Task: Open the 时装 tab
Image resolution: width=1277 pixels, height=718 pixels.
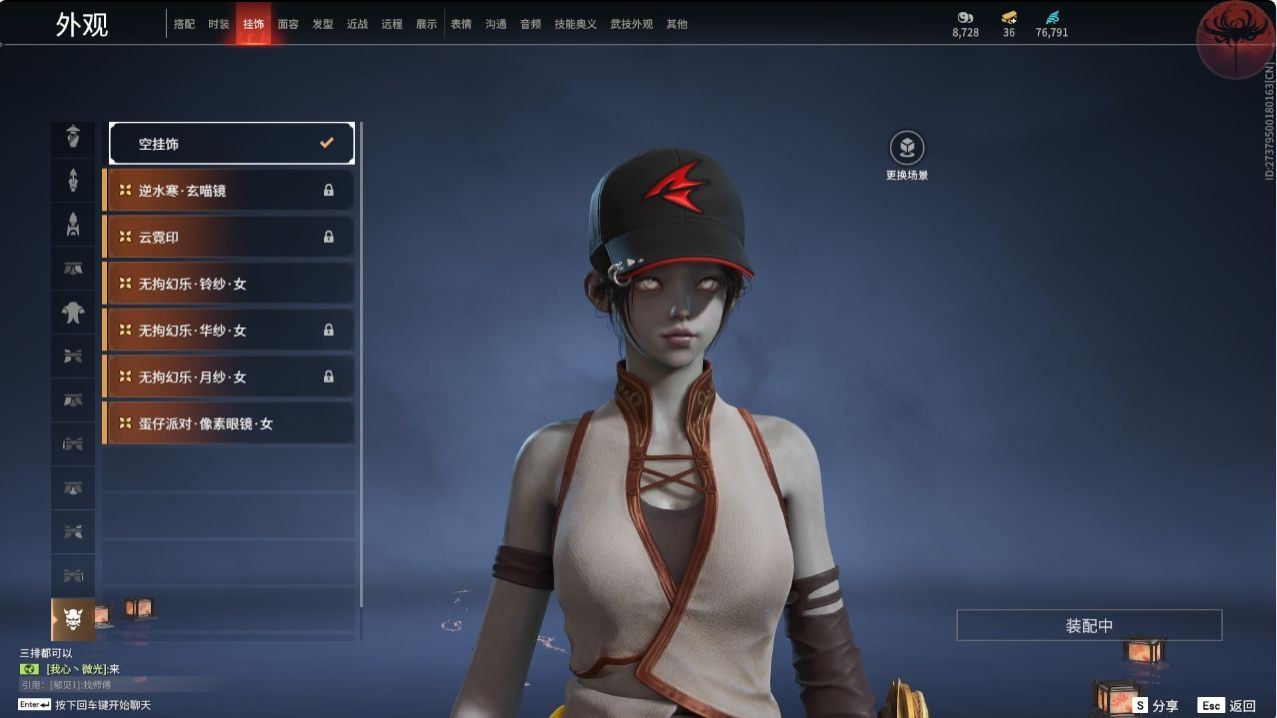Action: click(219, 24)
